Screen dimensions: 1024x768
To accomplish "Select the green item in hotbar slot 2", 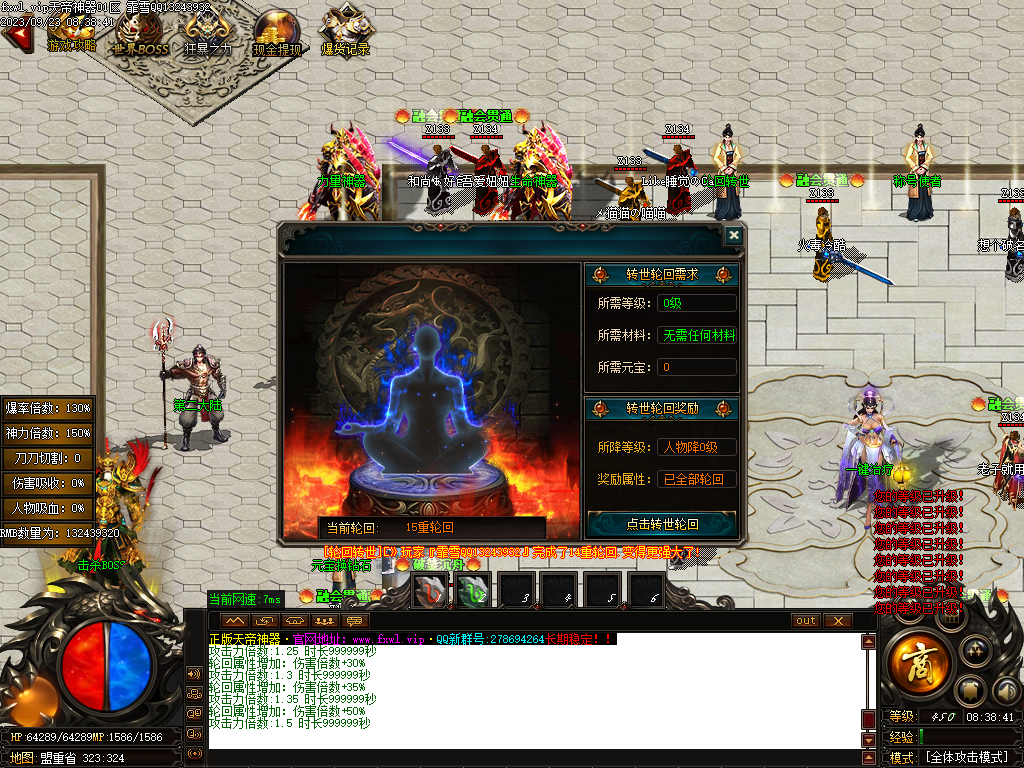I will [x=474, y=592].
